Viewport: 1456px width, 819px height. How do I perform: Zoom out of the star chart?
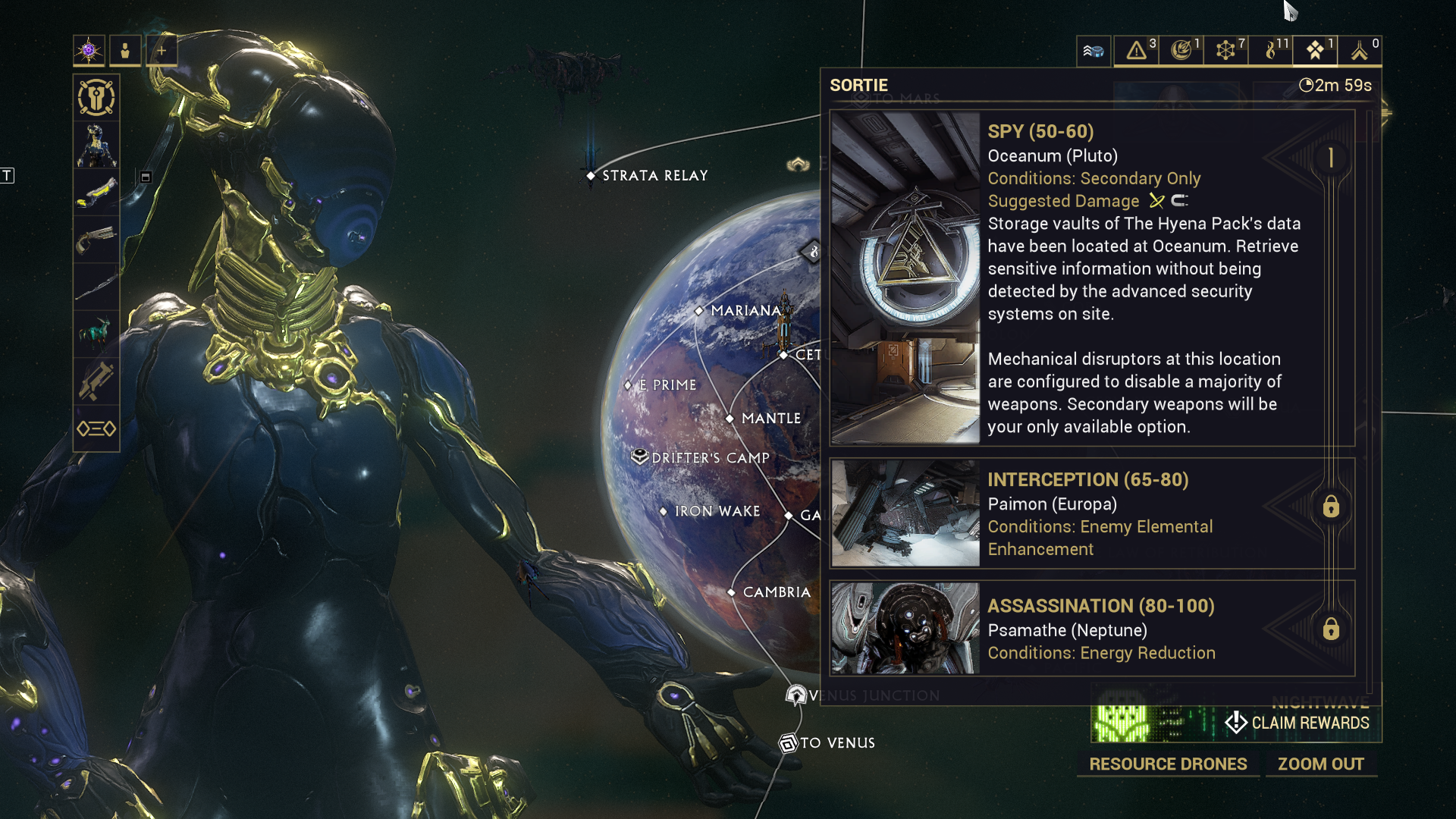[1320, 764]
